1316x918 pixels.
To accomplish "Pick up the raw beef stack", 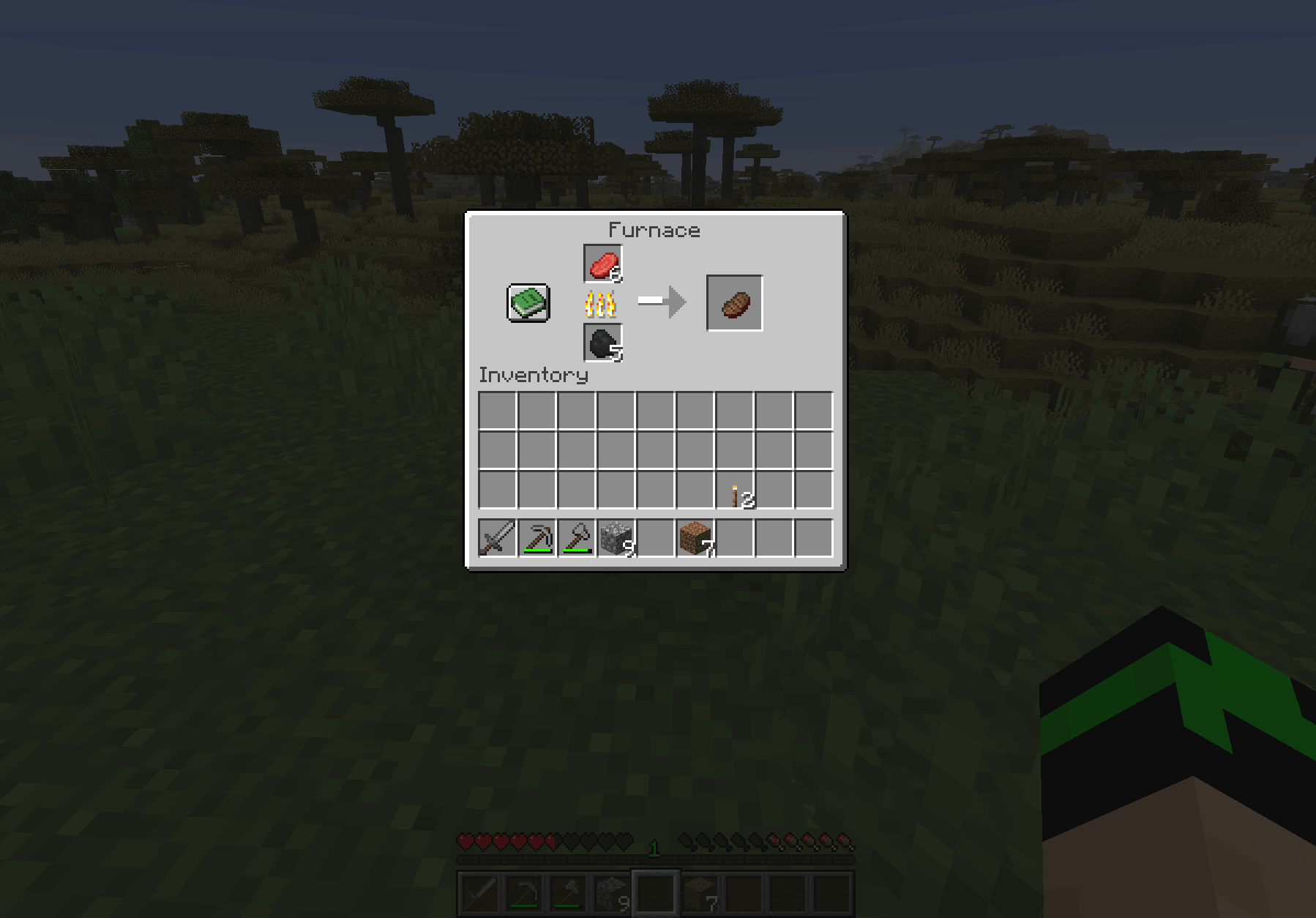I will tap(602, 264).
